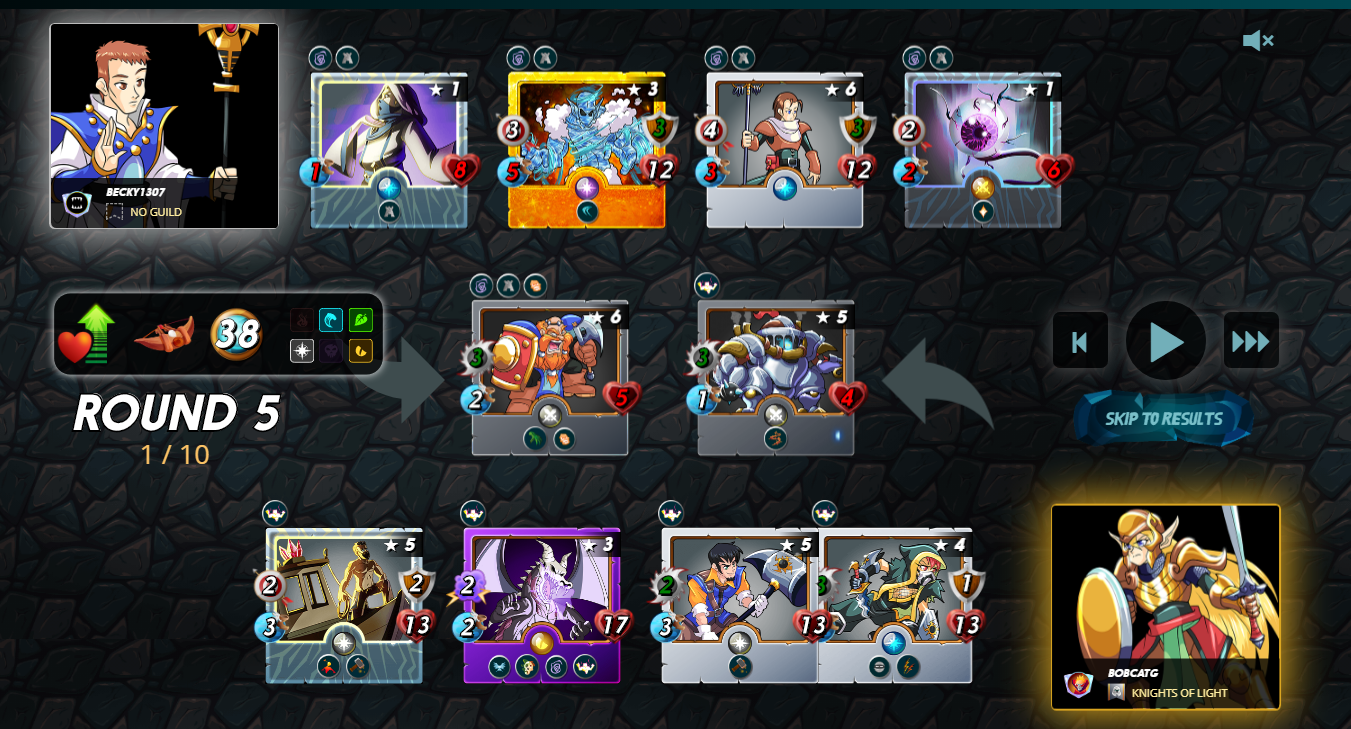
Task: Select the Earth splinter icon
Action: point(361,319)
